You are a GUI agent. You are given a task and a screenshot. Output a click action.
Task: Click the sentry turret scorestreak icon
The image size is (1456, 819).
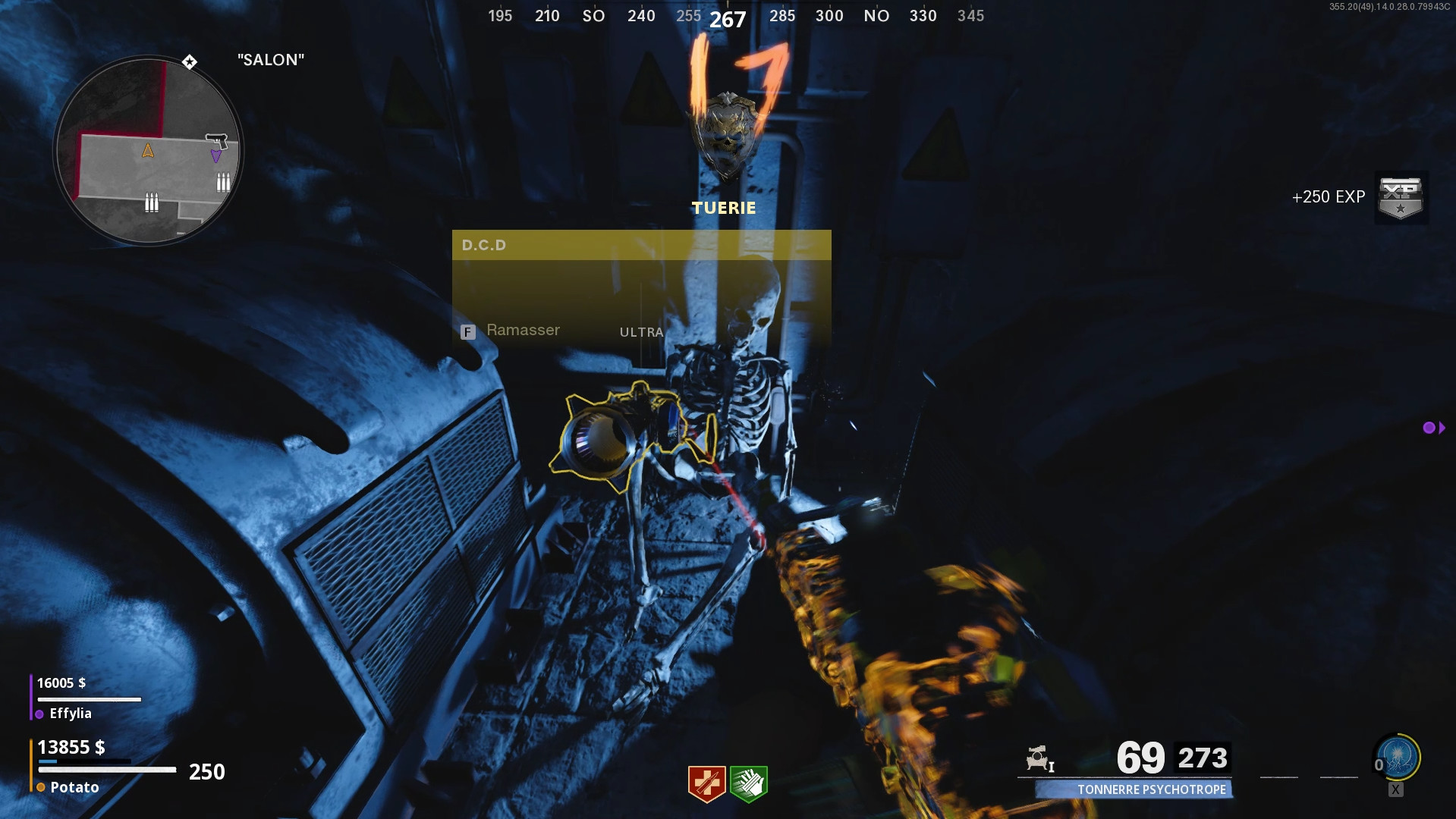click(1039, 758)
